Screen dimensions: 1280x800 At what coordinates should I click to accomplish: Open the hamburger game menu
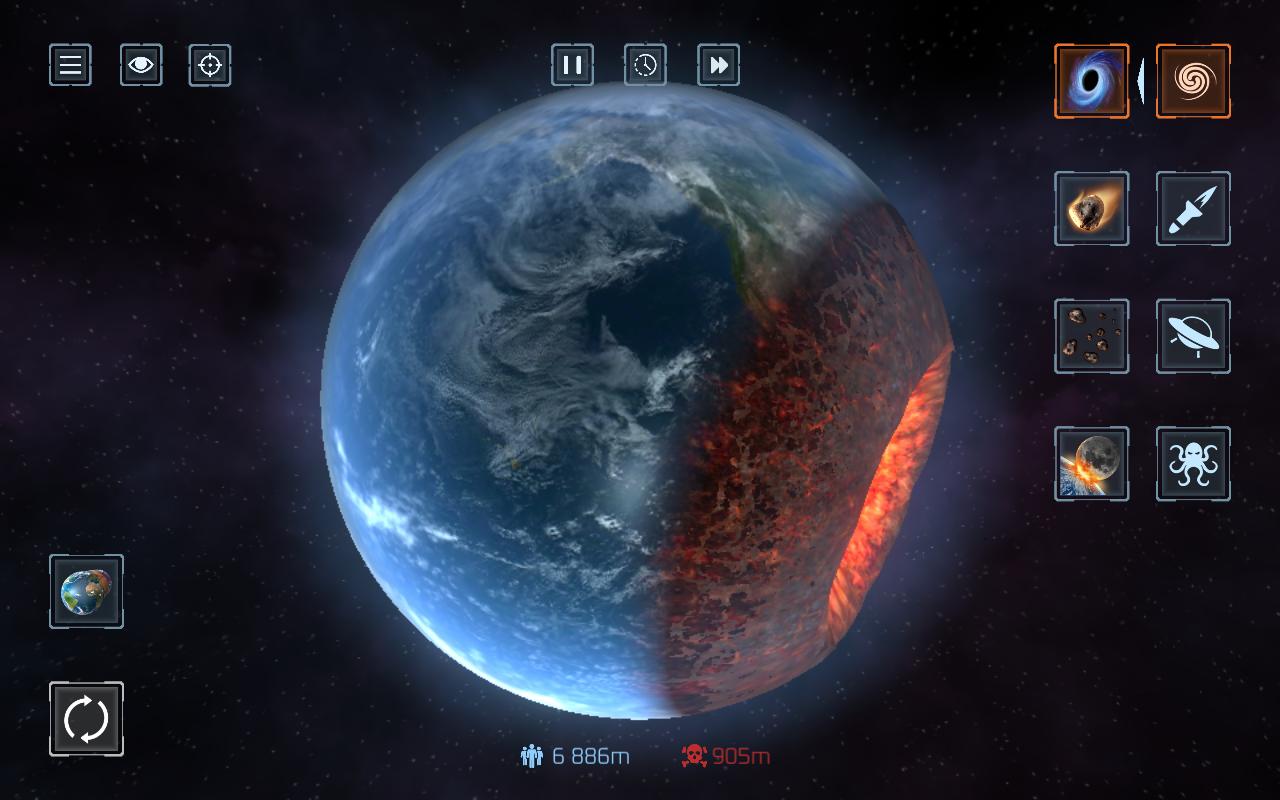point(69,65)
